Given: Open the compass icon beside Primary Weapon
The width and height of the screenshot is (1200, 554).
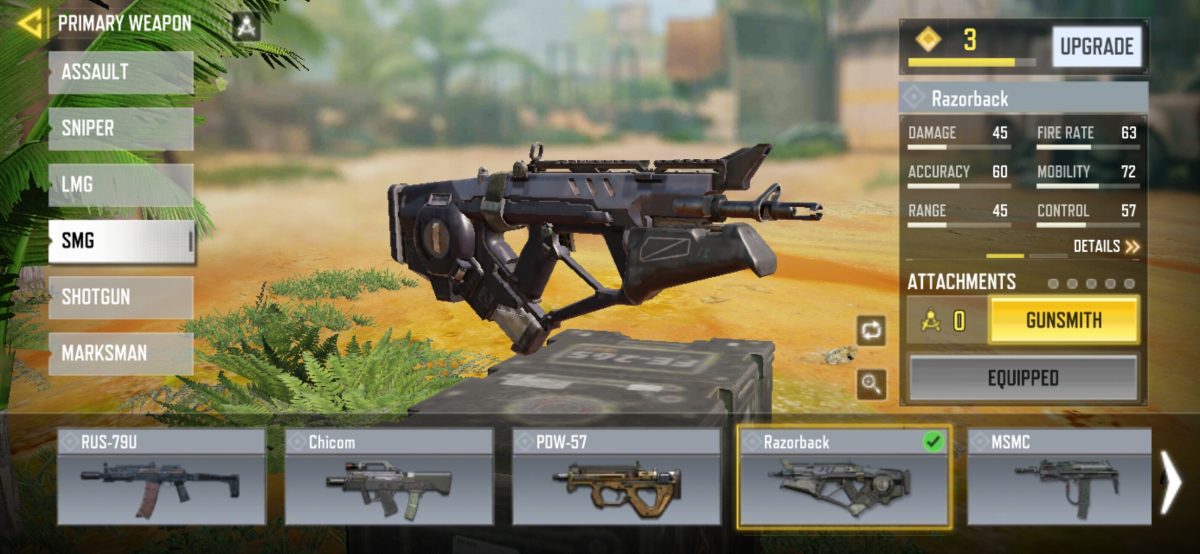Looking at the screenshot, I should (x=246, y=26).
